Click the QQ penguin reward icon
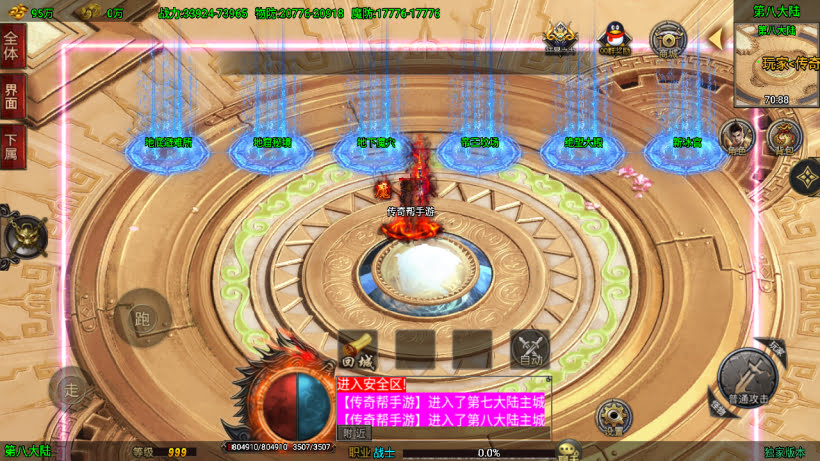This screenshot has width=820, height=461. coord(614,37)
